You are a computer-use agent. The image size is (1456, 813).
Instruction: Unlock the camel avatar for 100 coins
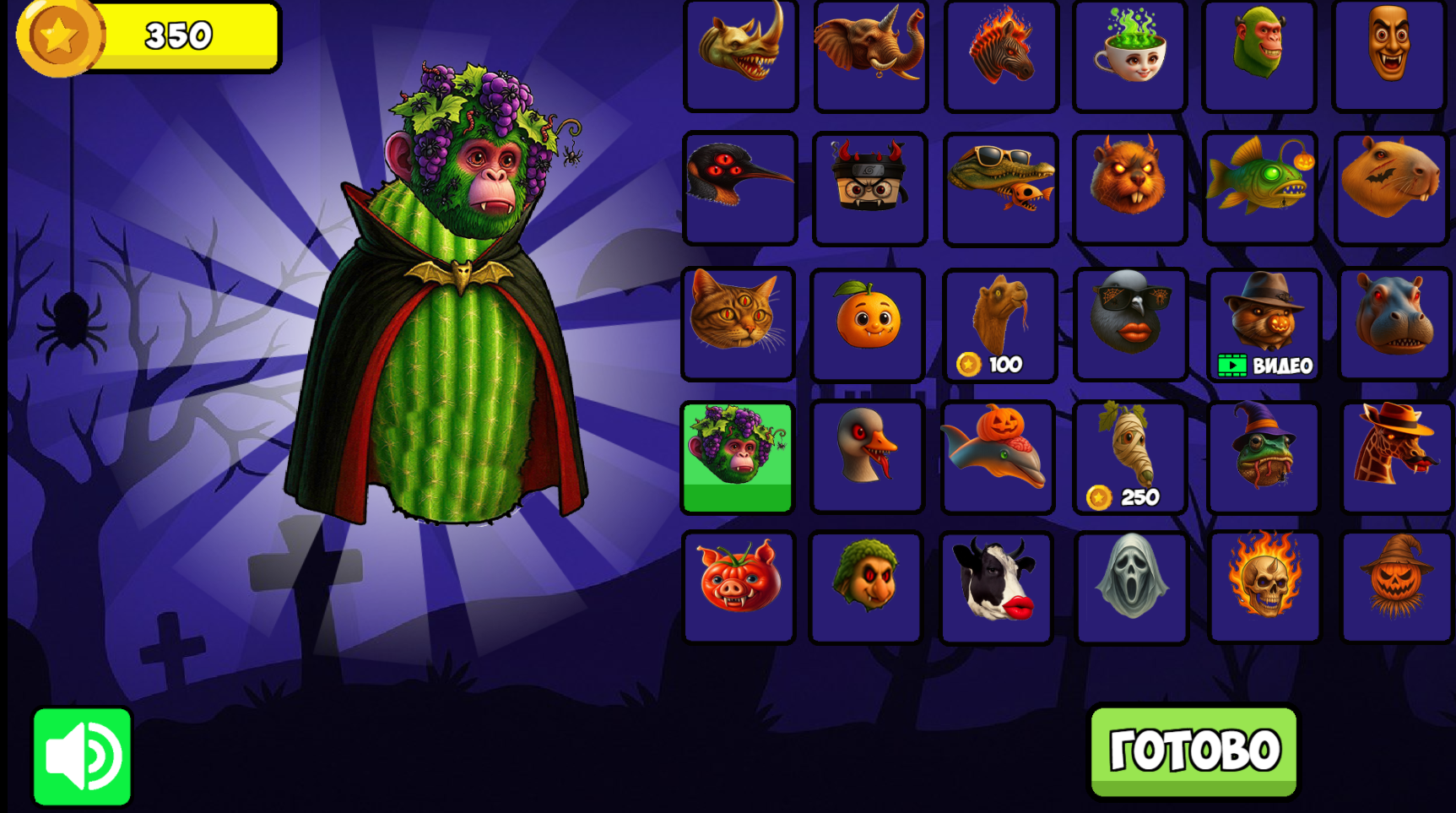999,322
